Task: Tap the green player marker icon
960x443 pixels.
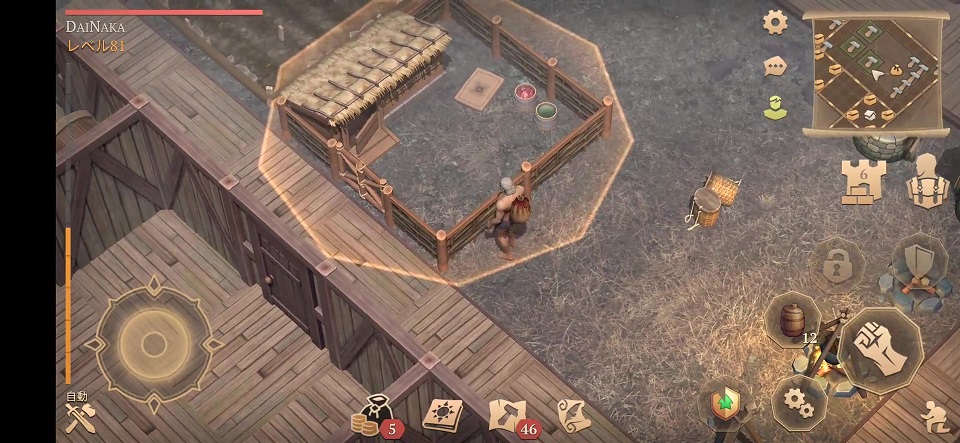Action: click(x=775, y=107)
